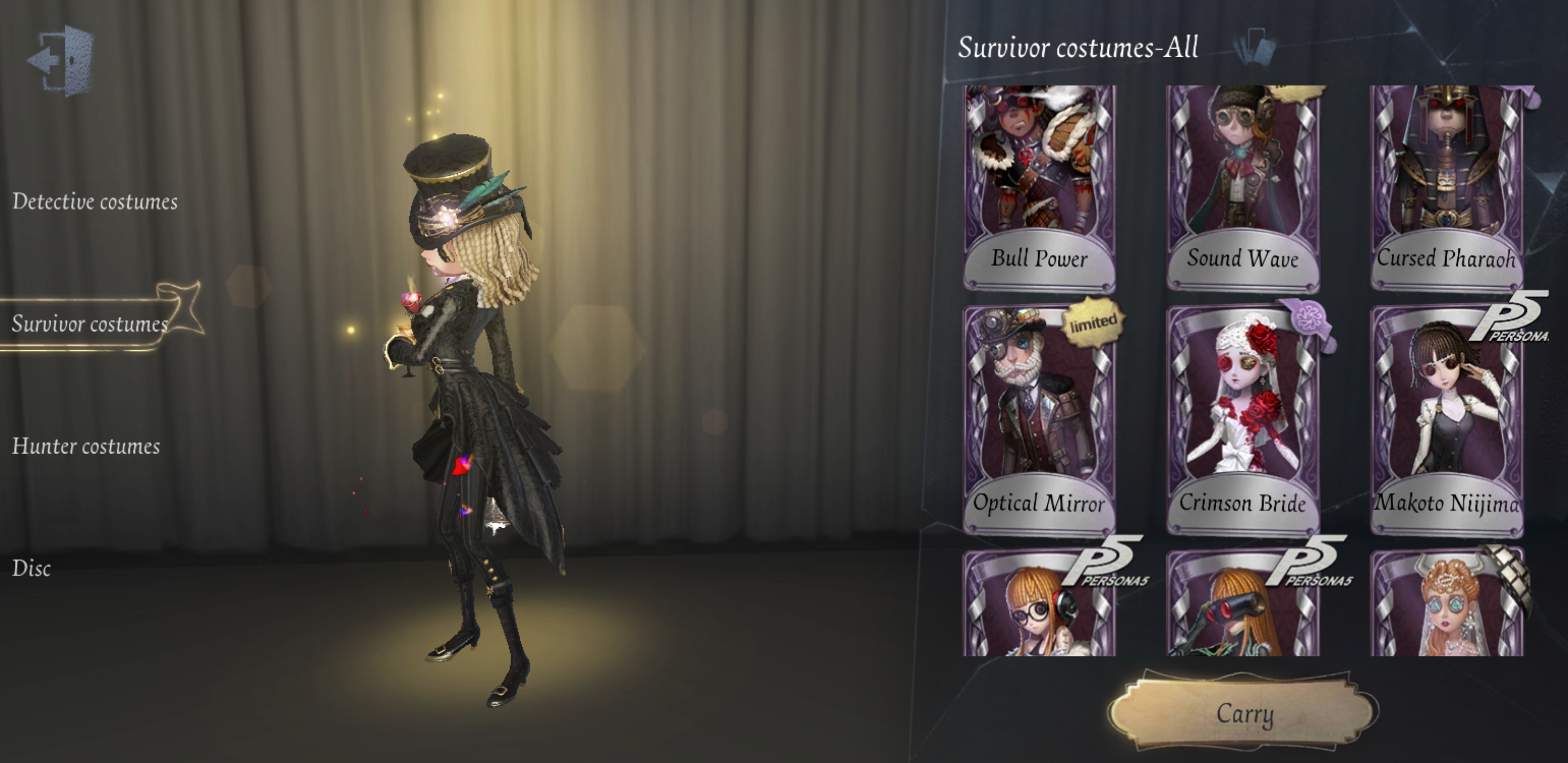Select the Cursed Pharaoh costume card
The height and width of the screenshot is (763, 1568).
click(x=1444, y=183)
